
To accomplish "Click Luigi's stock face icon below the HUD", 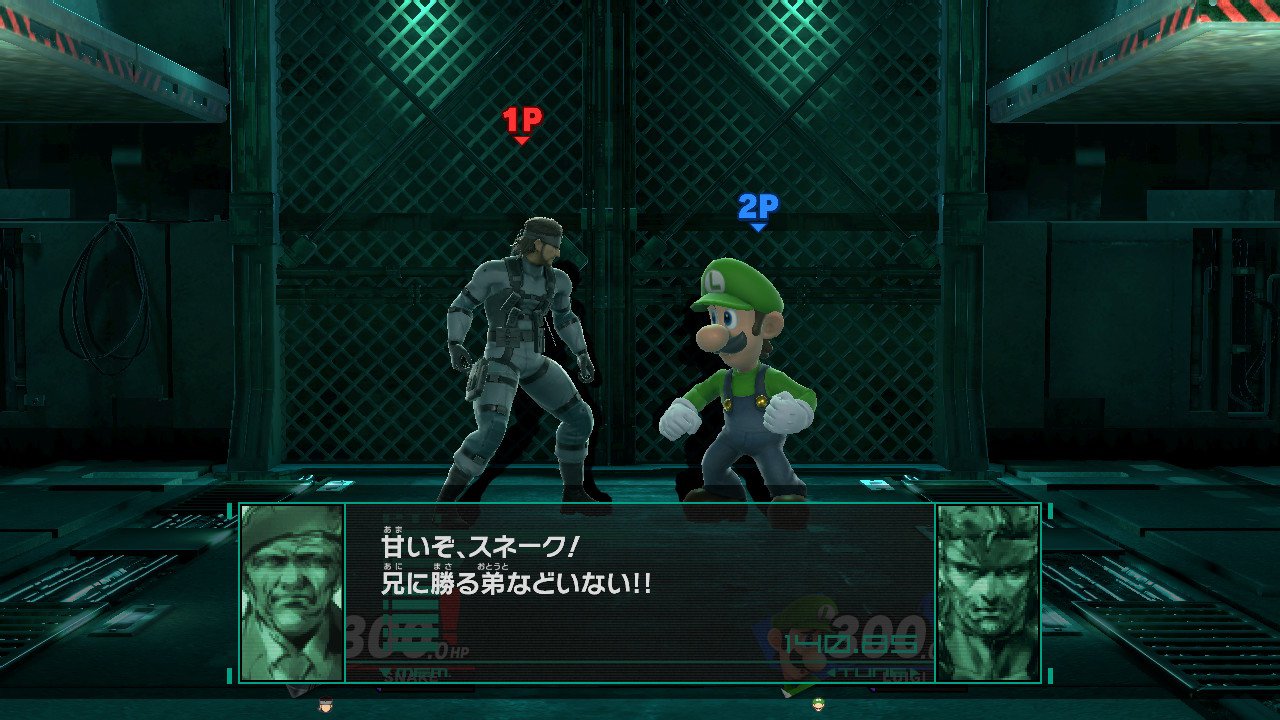I will pyautogui.click(x=818, y=705).
